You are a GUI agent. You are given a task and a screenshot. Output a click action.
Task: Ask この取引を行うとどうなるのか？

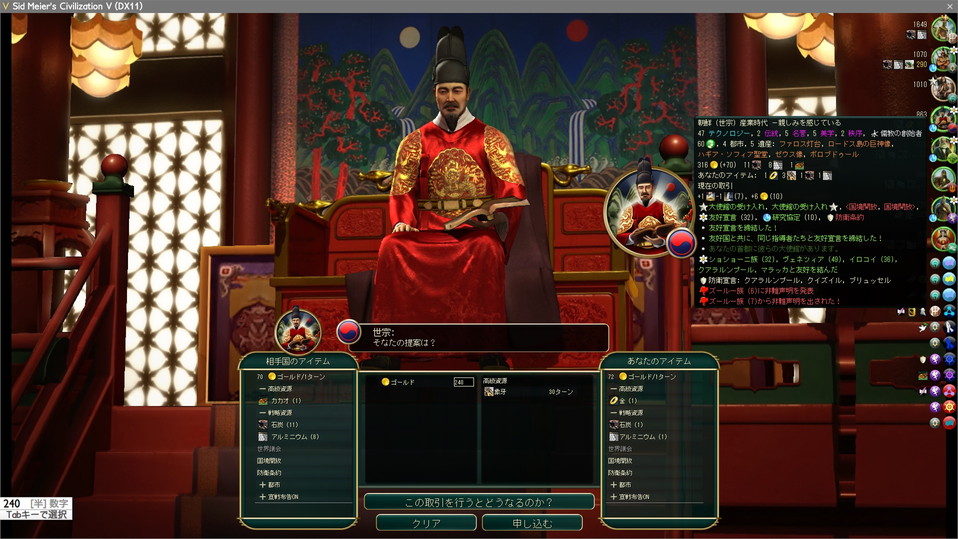point(479,501)
